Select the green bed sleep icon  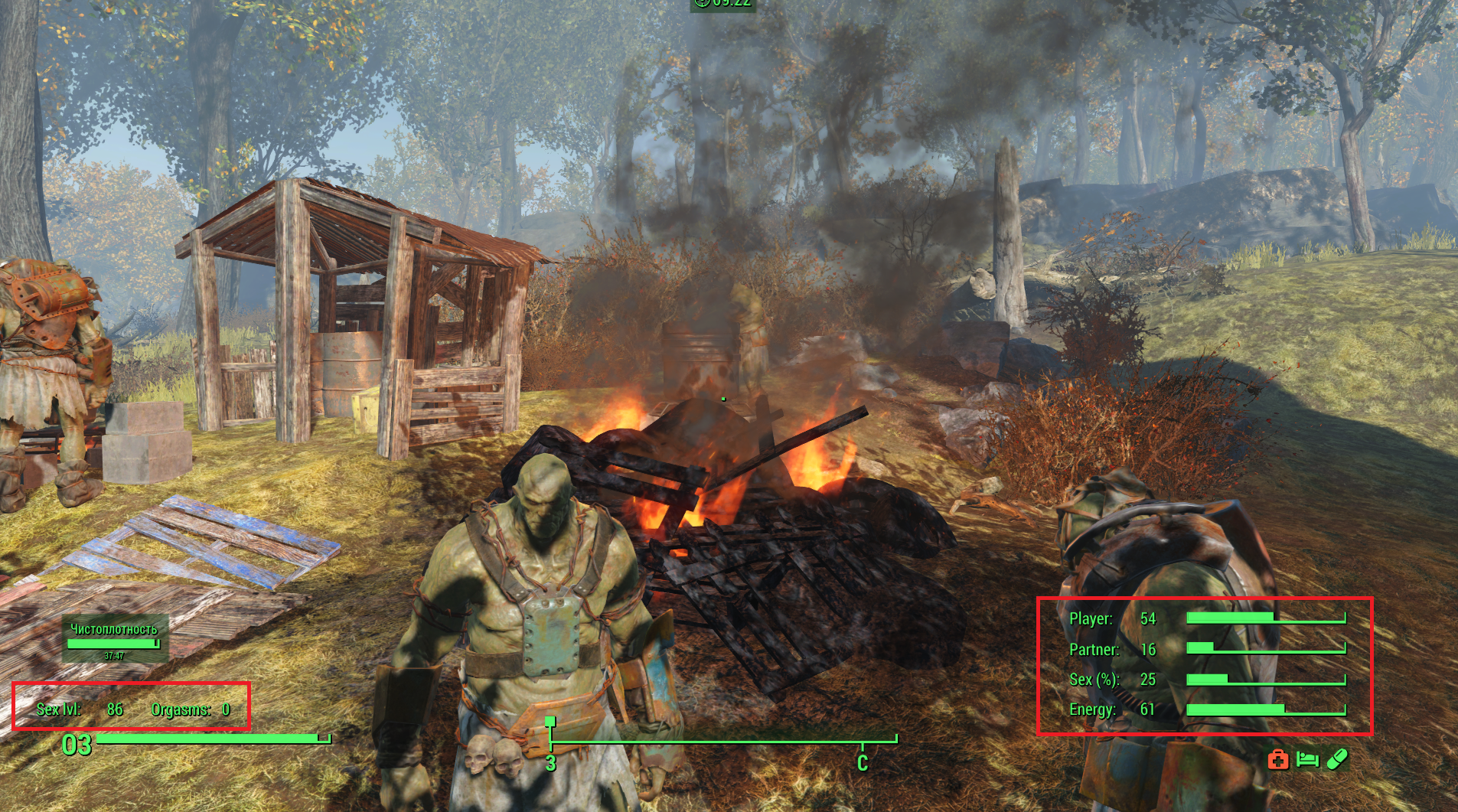coord(1307,759)
